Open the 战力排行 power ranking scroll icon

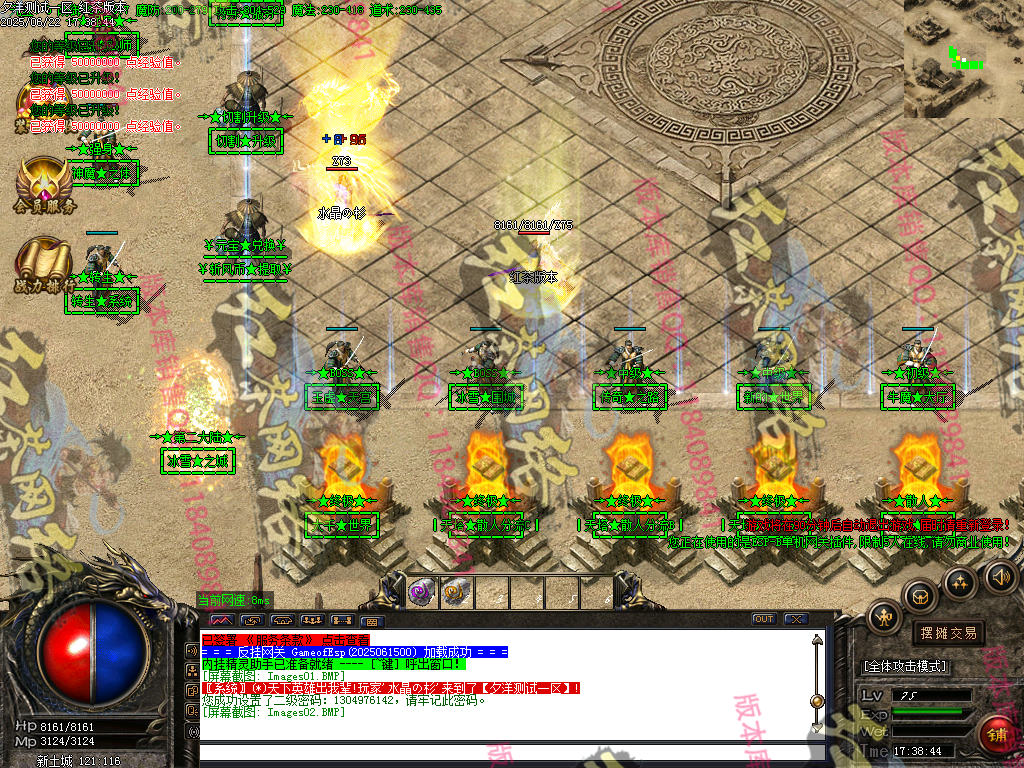44,260
